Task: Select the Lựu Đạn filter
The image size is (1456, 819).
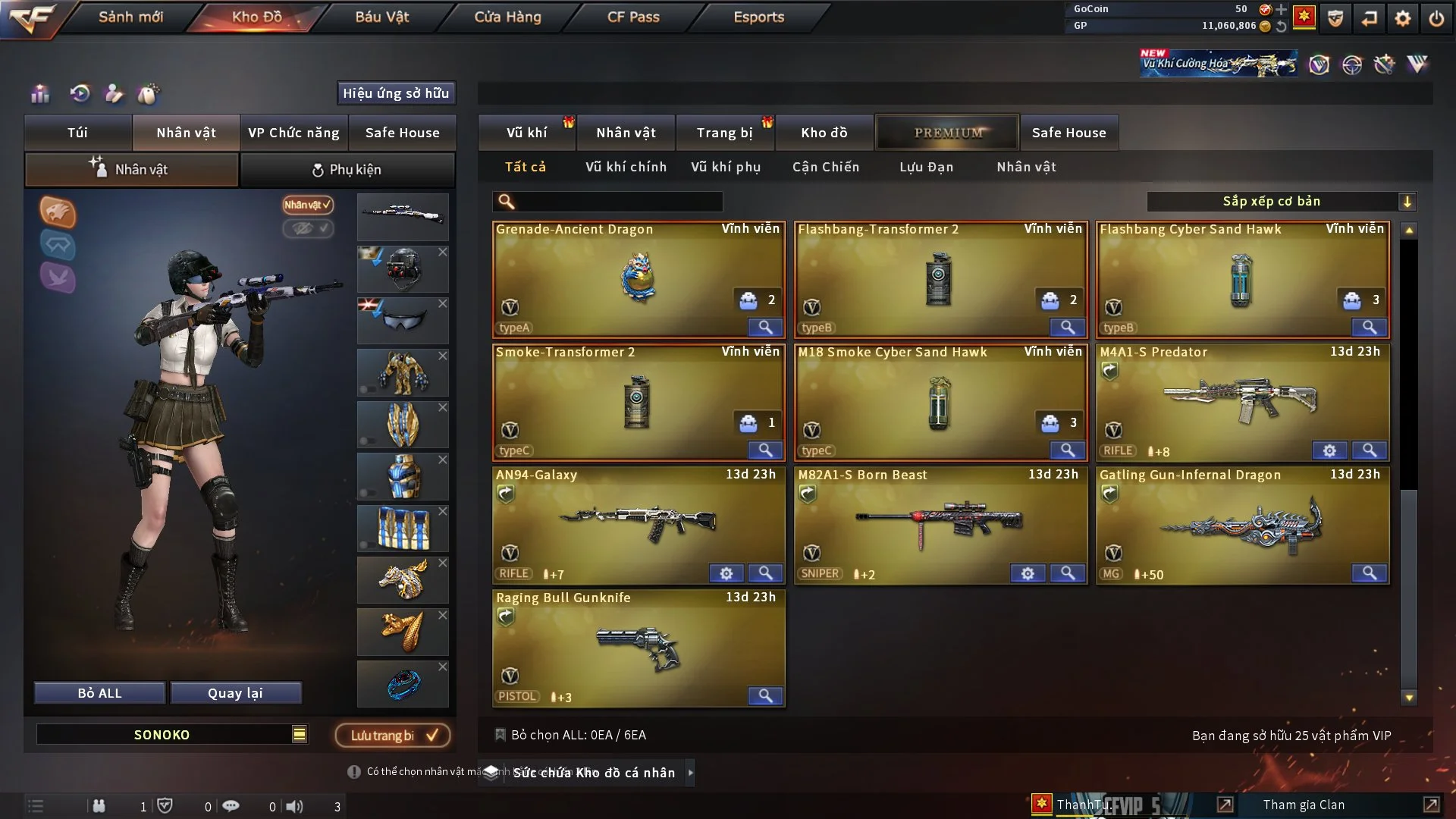Action: point(926,167)
